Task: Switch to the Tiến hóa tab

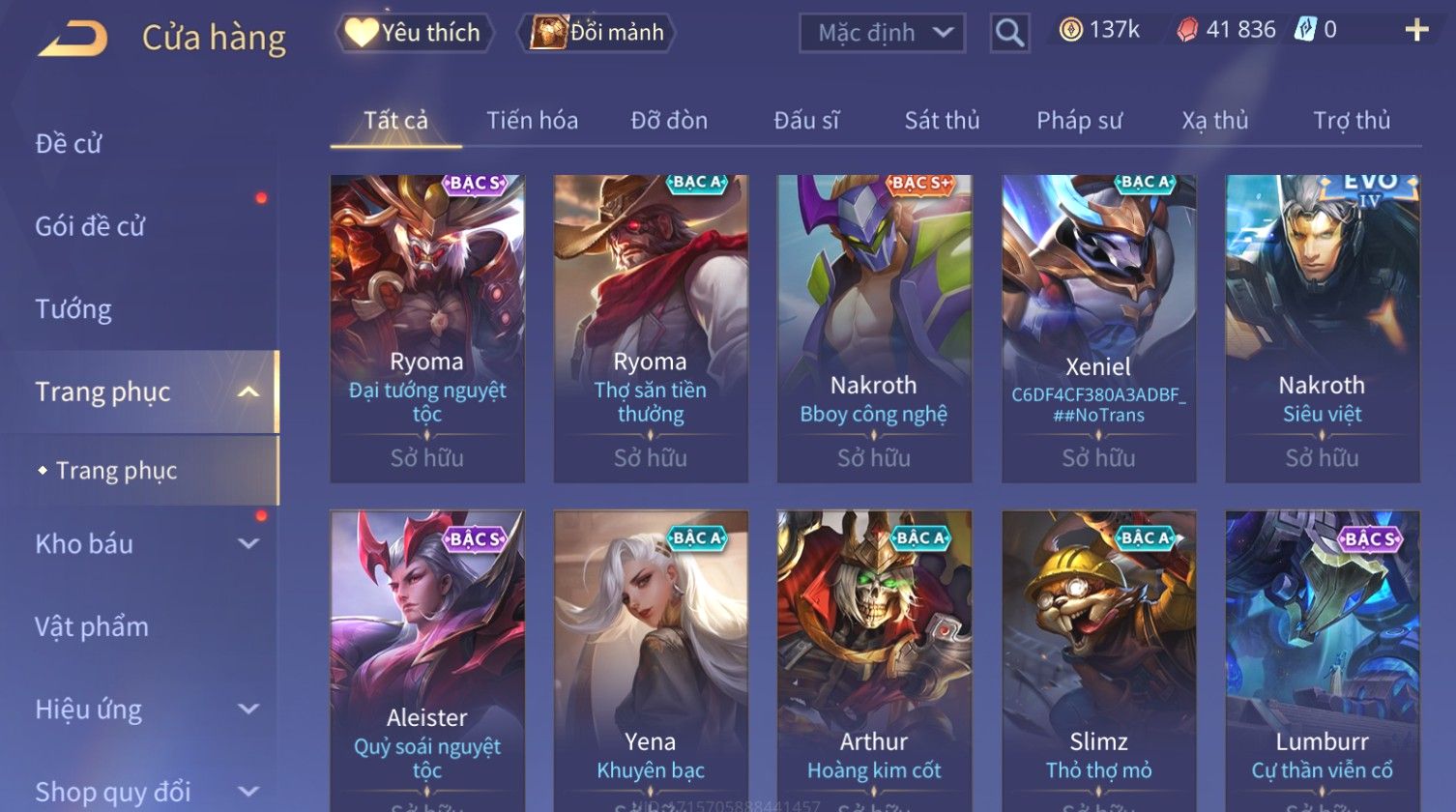Action: click(x=532, y=121)
